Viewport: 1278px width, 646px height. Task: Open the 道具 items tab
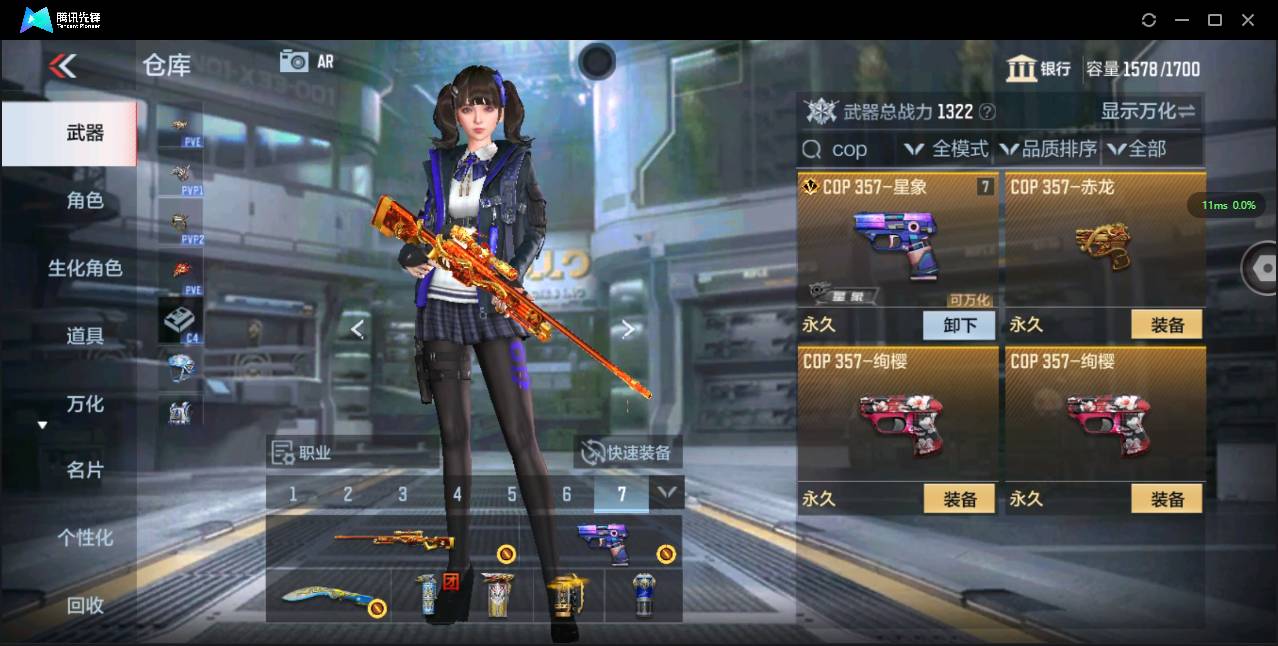(x=84, y=336)
